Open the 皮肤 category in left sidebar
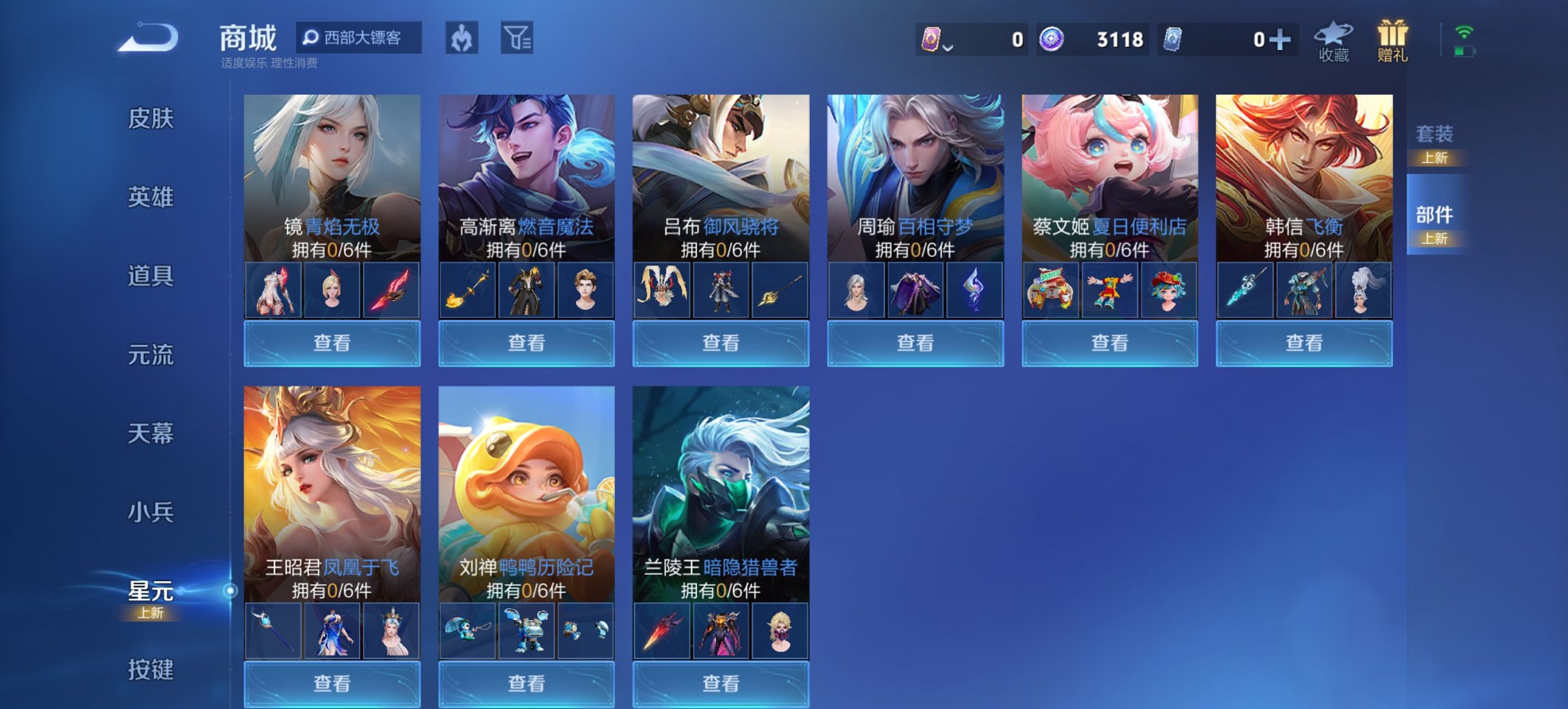This screenshot has width=1568, height=709. [x=152, y=118]
